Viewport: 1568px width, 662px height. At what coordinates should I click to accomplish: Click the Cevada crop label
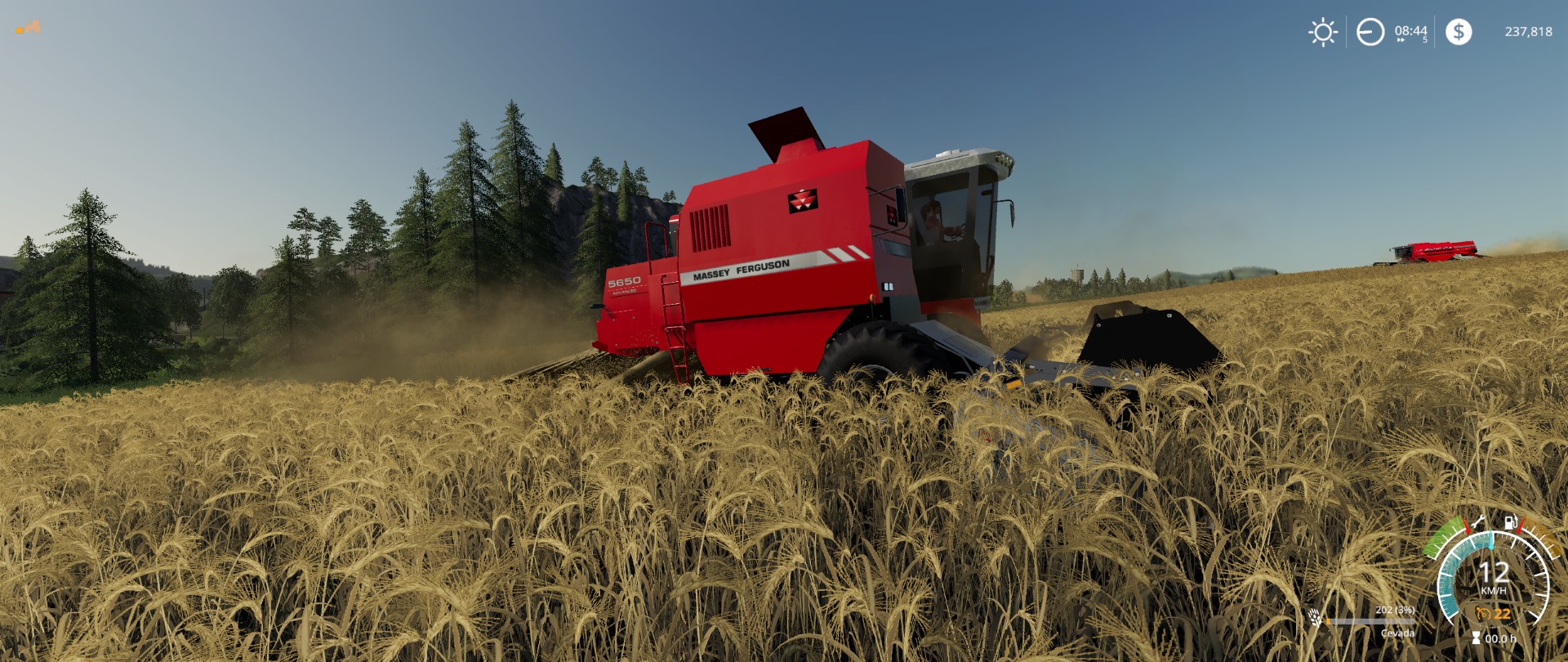coord(1398,633)
